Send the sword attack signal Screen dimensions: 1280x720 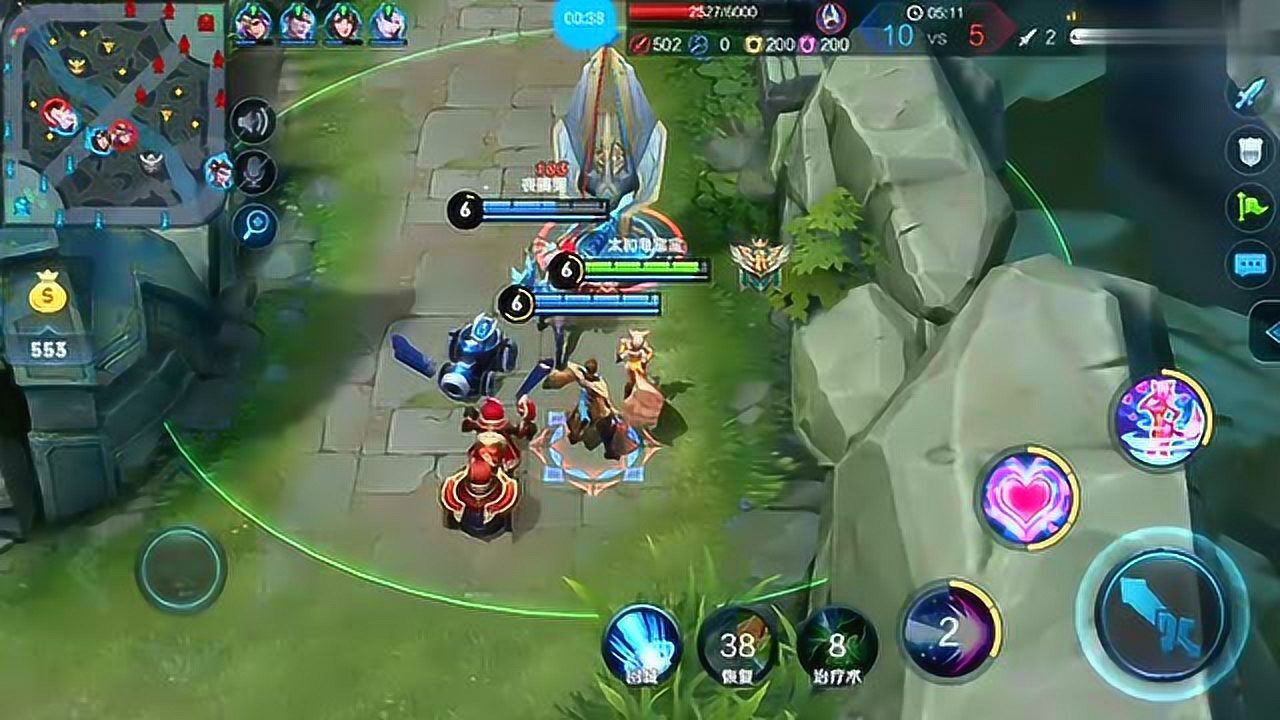(x=1250, y=95)
